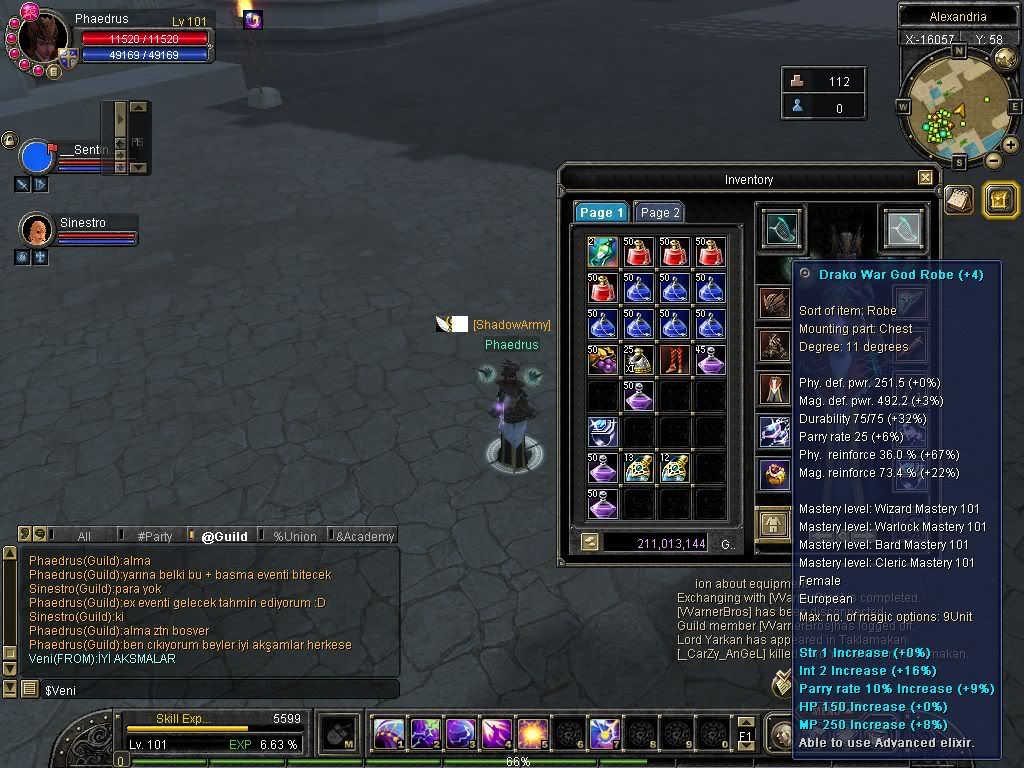Select party member Sinestro's portrait
Image resolution: width=1024 pixels, height=768 pixels.
37,230
